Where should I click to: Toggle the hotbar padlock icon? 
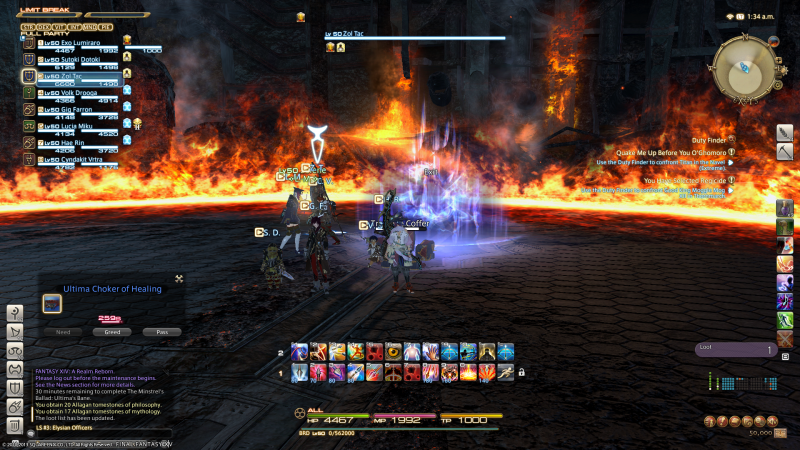[521, 372]
